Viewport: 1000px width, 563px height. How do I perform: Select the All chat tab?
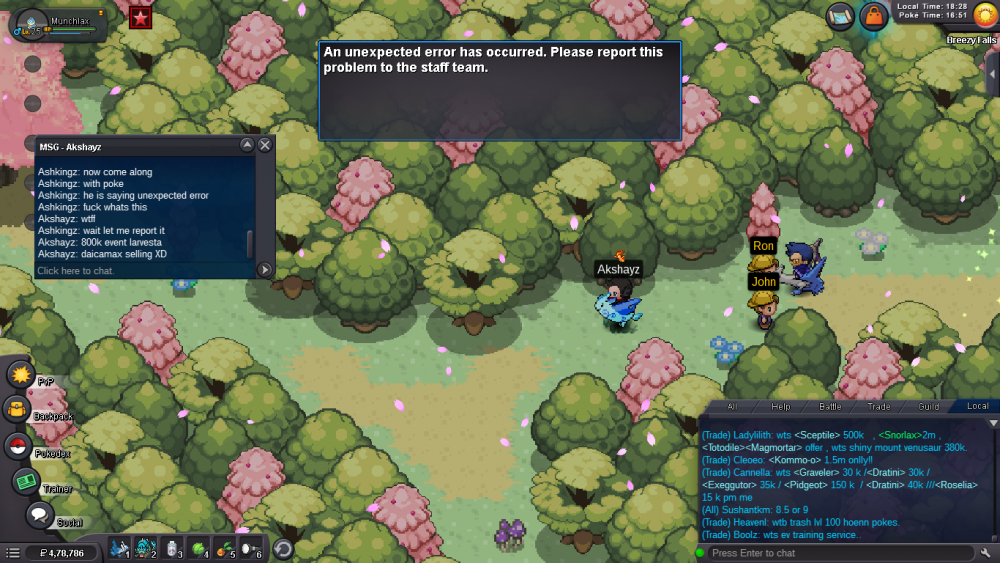[732, 407]
